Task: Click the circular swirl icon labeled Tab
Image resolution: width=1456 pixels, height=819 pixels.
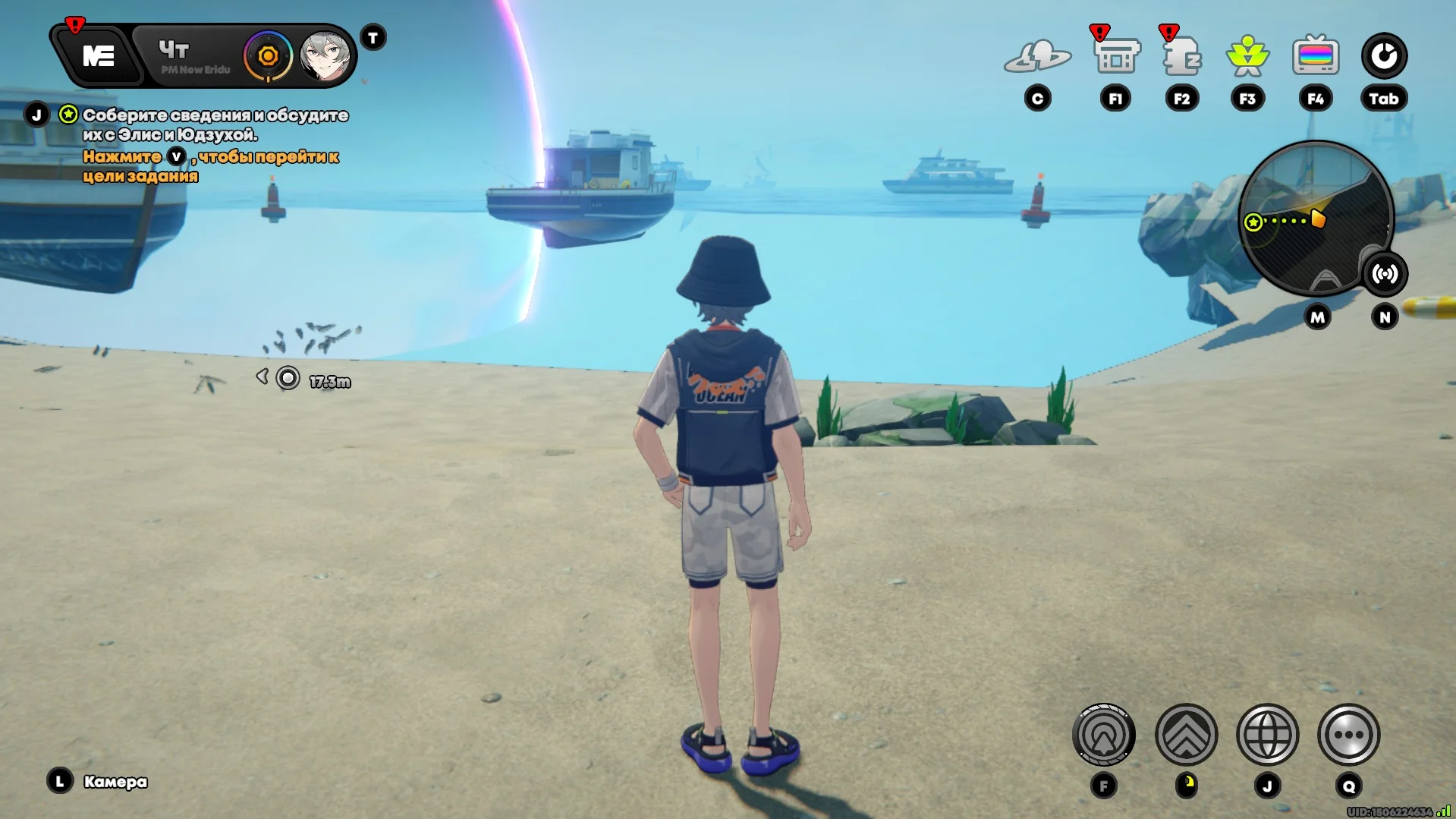Action: [x=1383, y=56]
